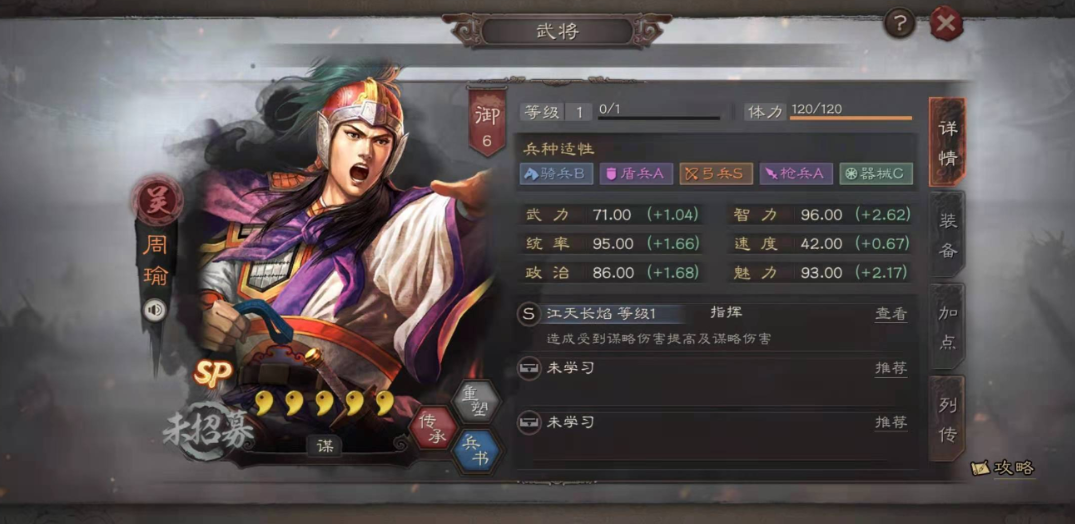The image size is (1075, 524).
Task: Switch to the 详情 details tab
Action: coord(946,143)
